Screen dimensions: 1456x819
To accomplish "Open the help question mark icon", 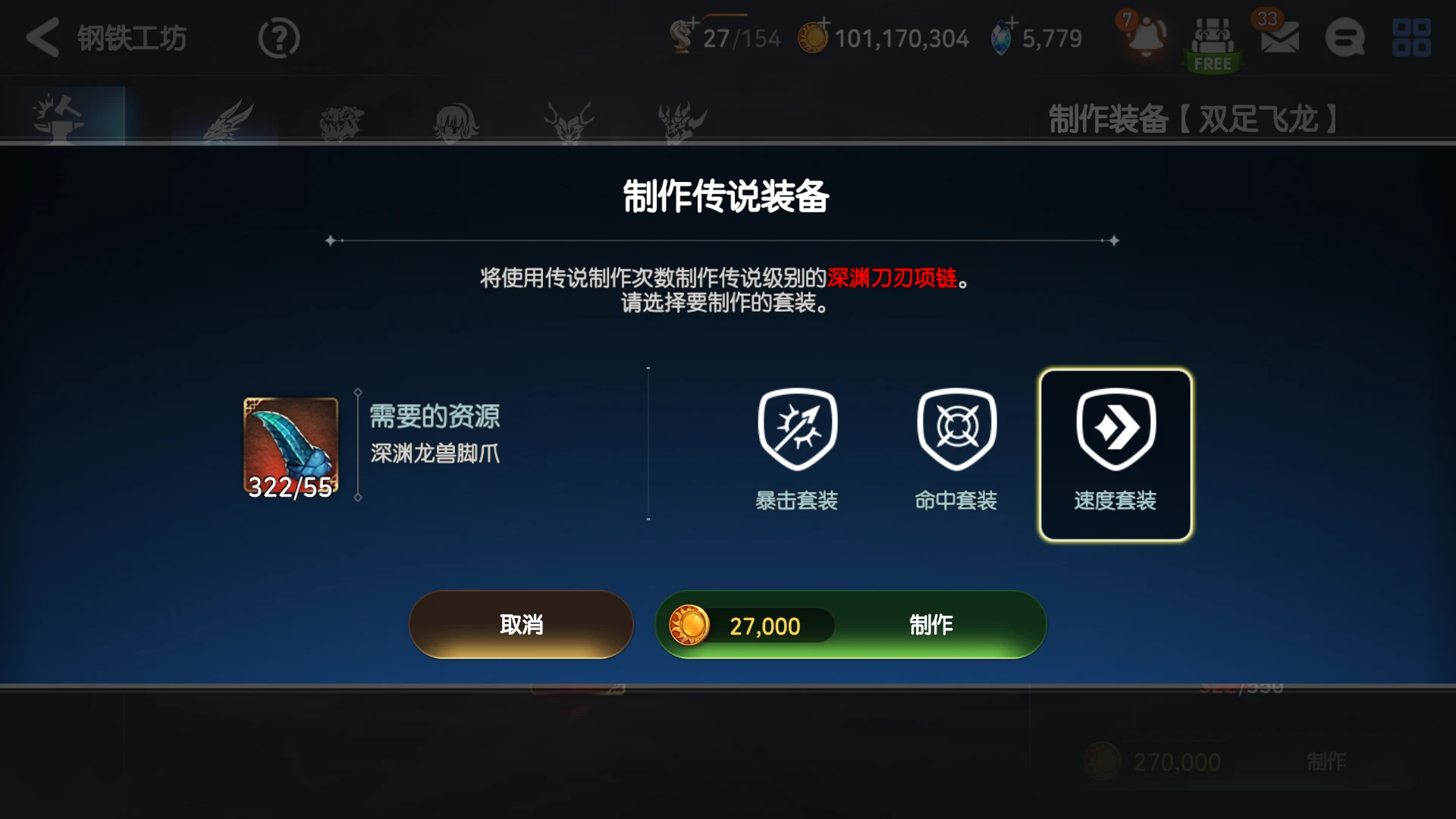I will point(278,38).
